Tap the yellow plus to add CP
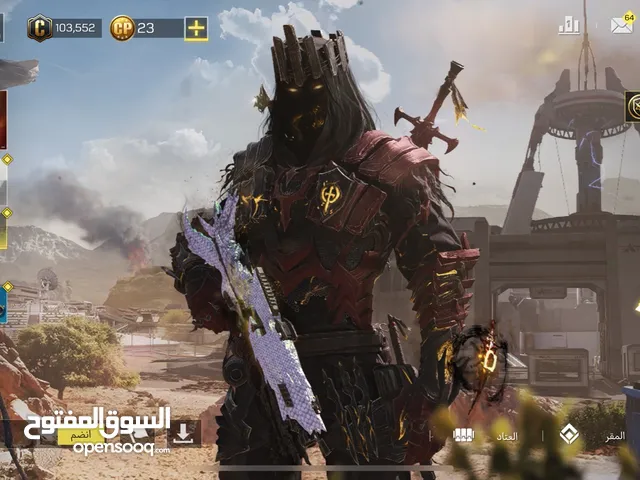 point(196,28)
